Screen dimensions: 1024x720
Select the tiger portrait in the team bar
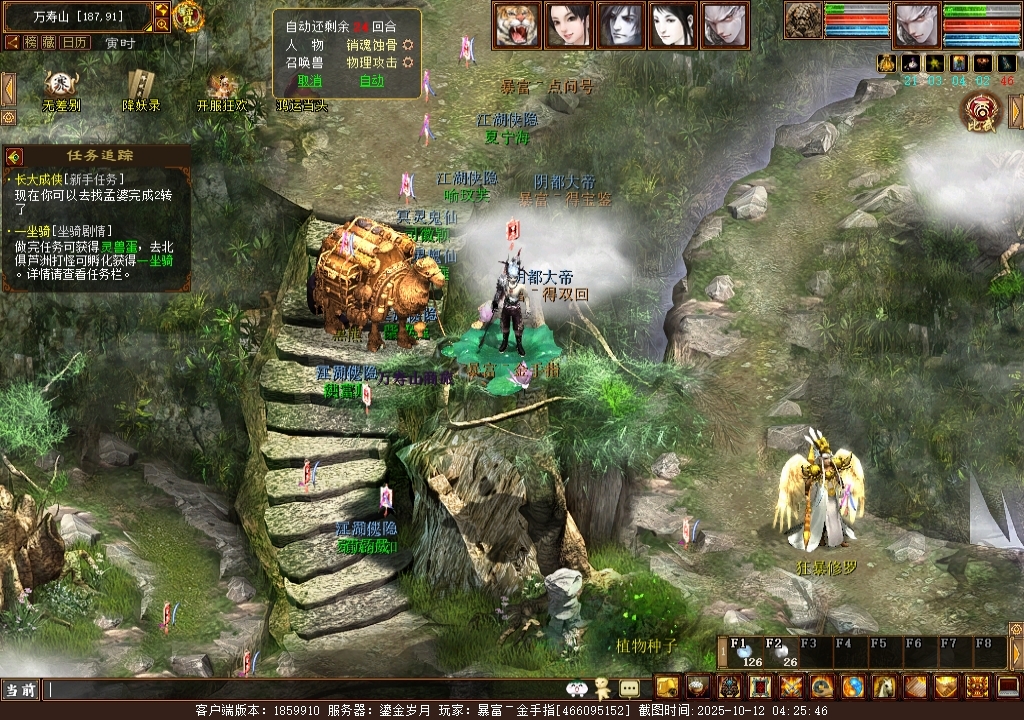(x=516, y=25)
